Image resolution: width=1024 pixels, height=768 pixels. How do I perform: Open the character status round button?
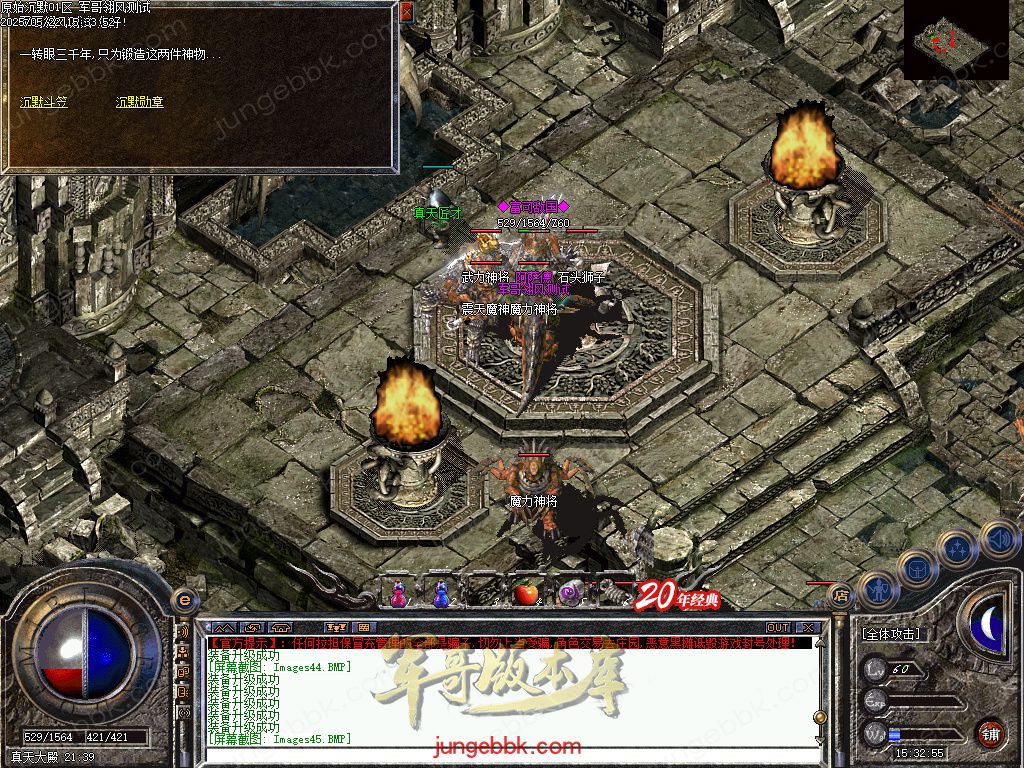(876, 589)
